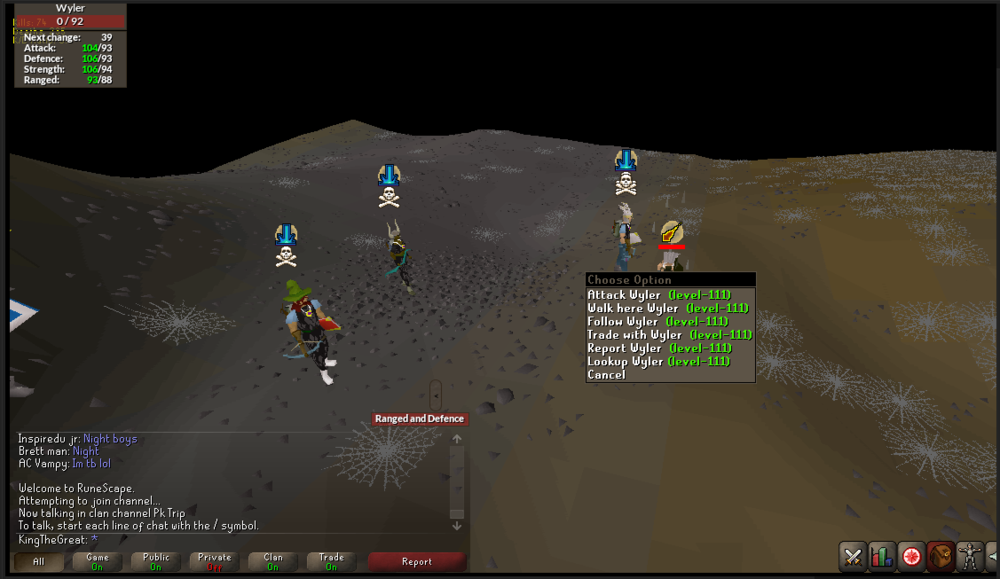Open the backpack inventory tab
The width and height of the screenshot is (1000, 579).
pyautogui.click(x=940, y=556)
